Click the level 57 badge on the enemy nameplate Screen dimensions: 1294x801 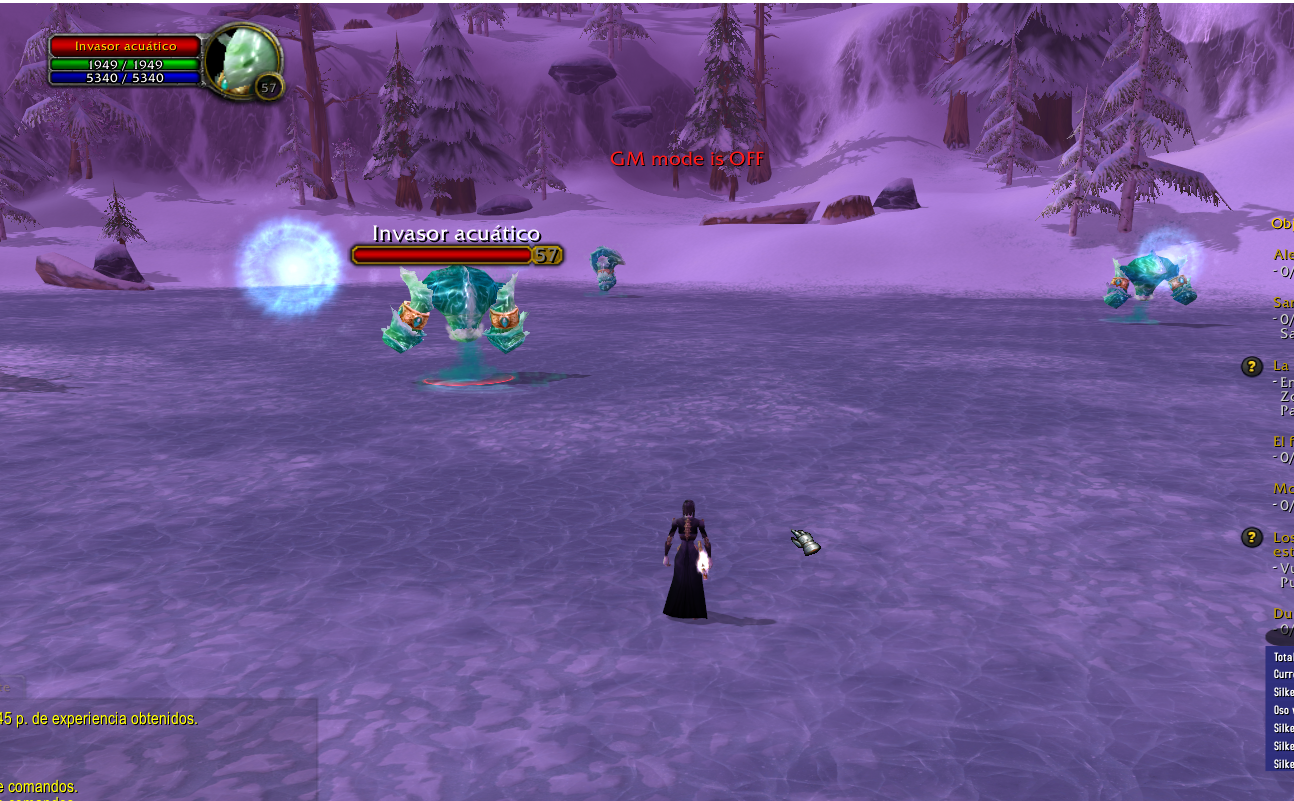pyautogui.click(x=545, y=255)
